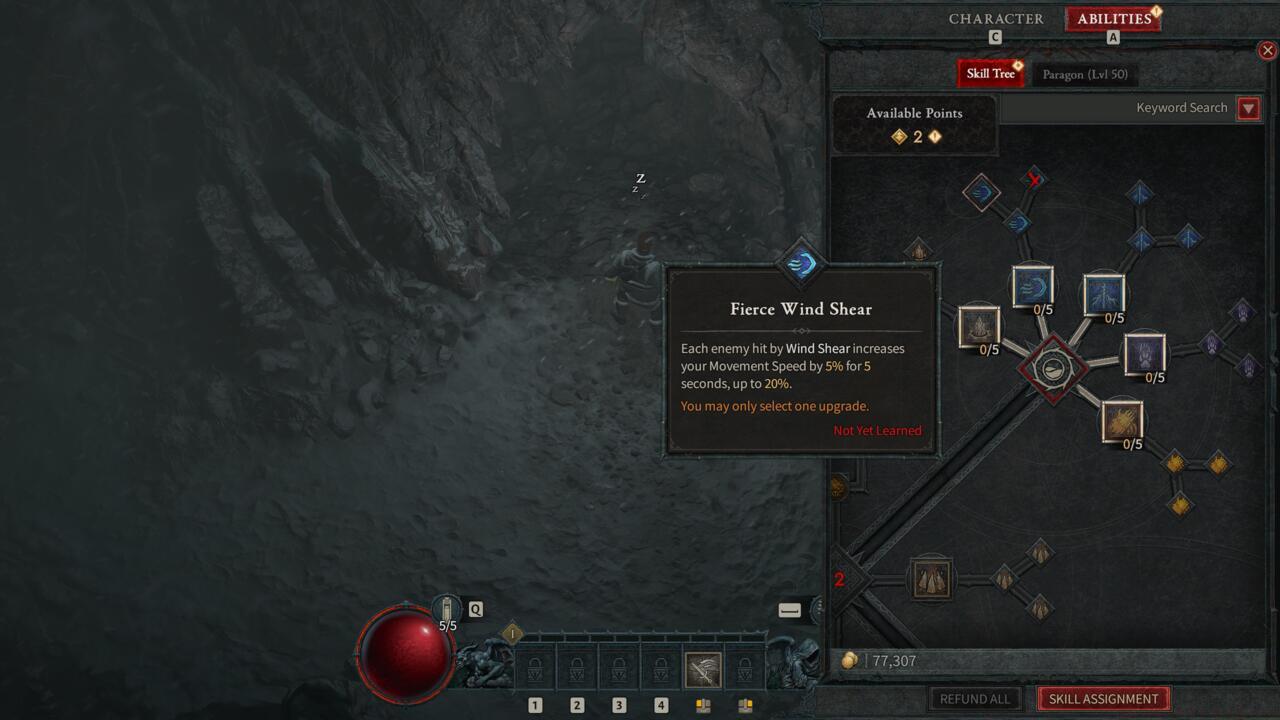The height and width of the screenshot is (720, 1280).
Task: Expand the red keyword search dropdown arrow
Action: [x=1248, y=109]
